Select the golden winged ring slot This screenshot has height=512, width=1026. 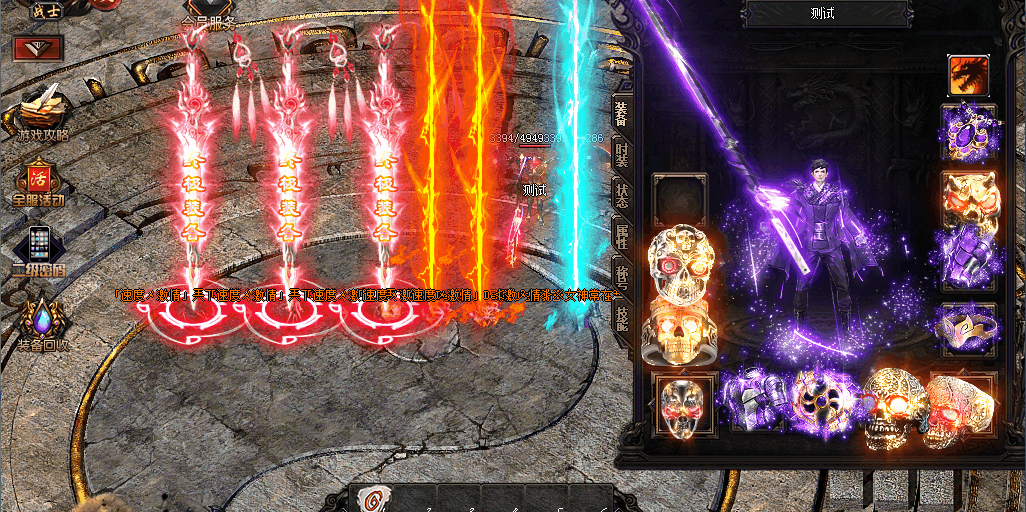(x=967, y=326)
